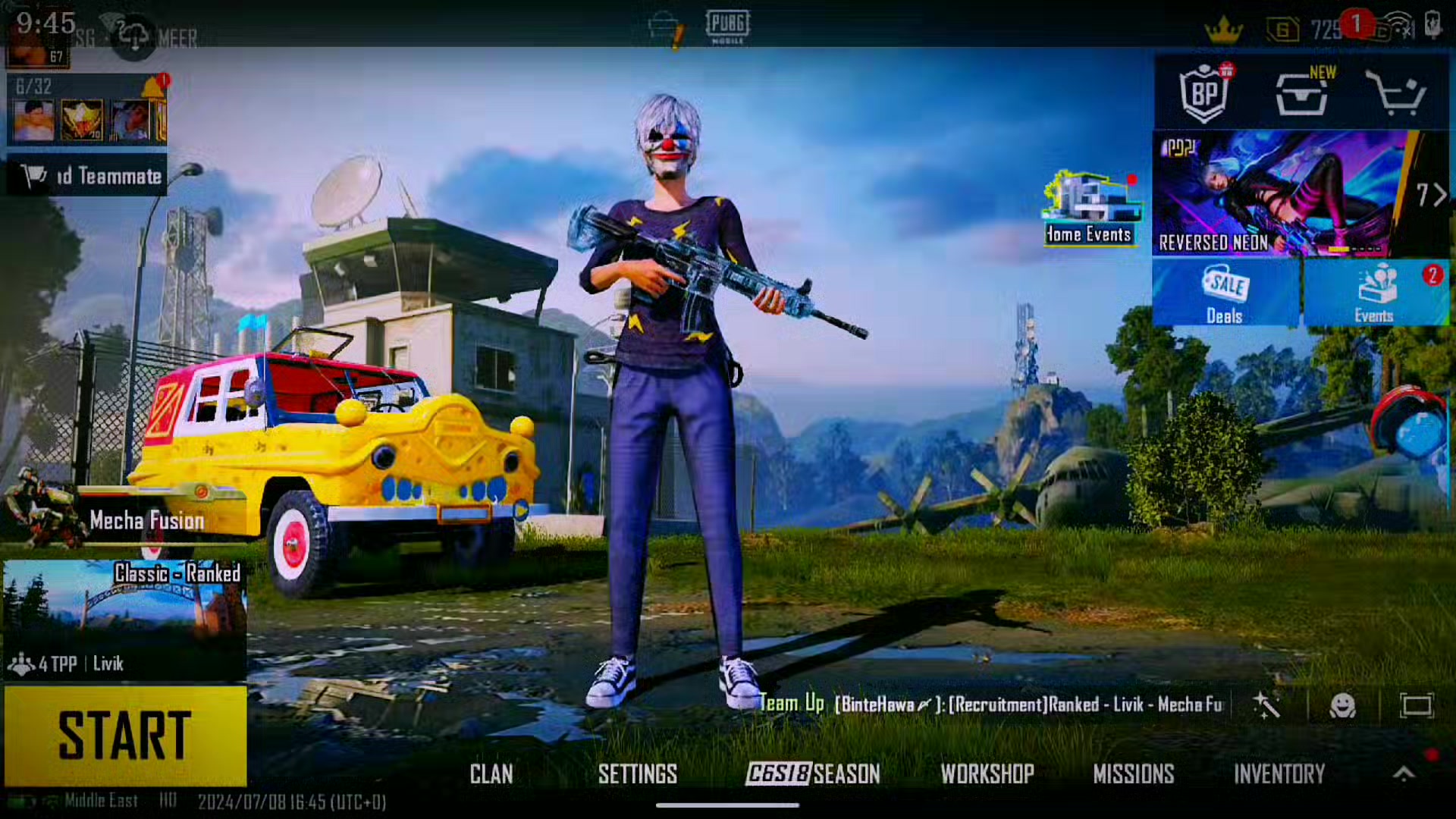View the C6S18 SEASON page
This screenshot has width=1456, height=819.
[813, 774]
